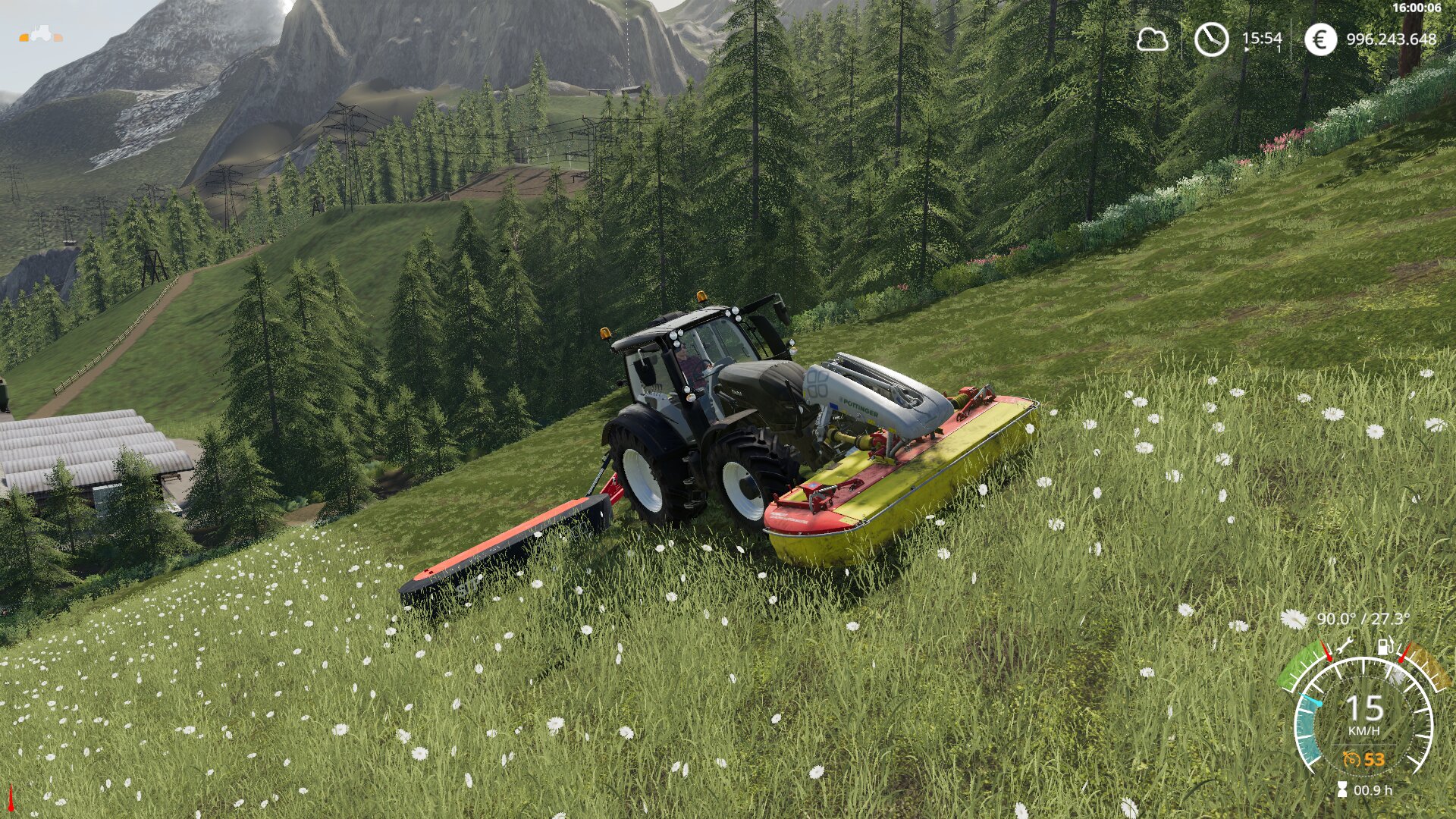Select the clock time icon
This screenshot has height=819, width=1456.
coord(1211,39)
